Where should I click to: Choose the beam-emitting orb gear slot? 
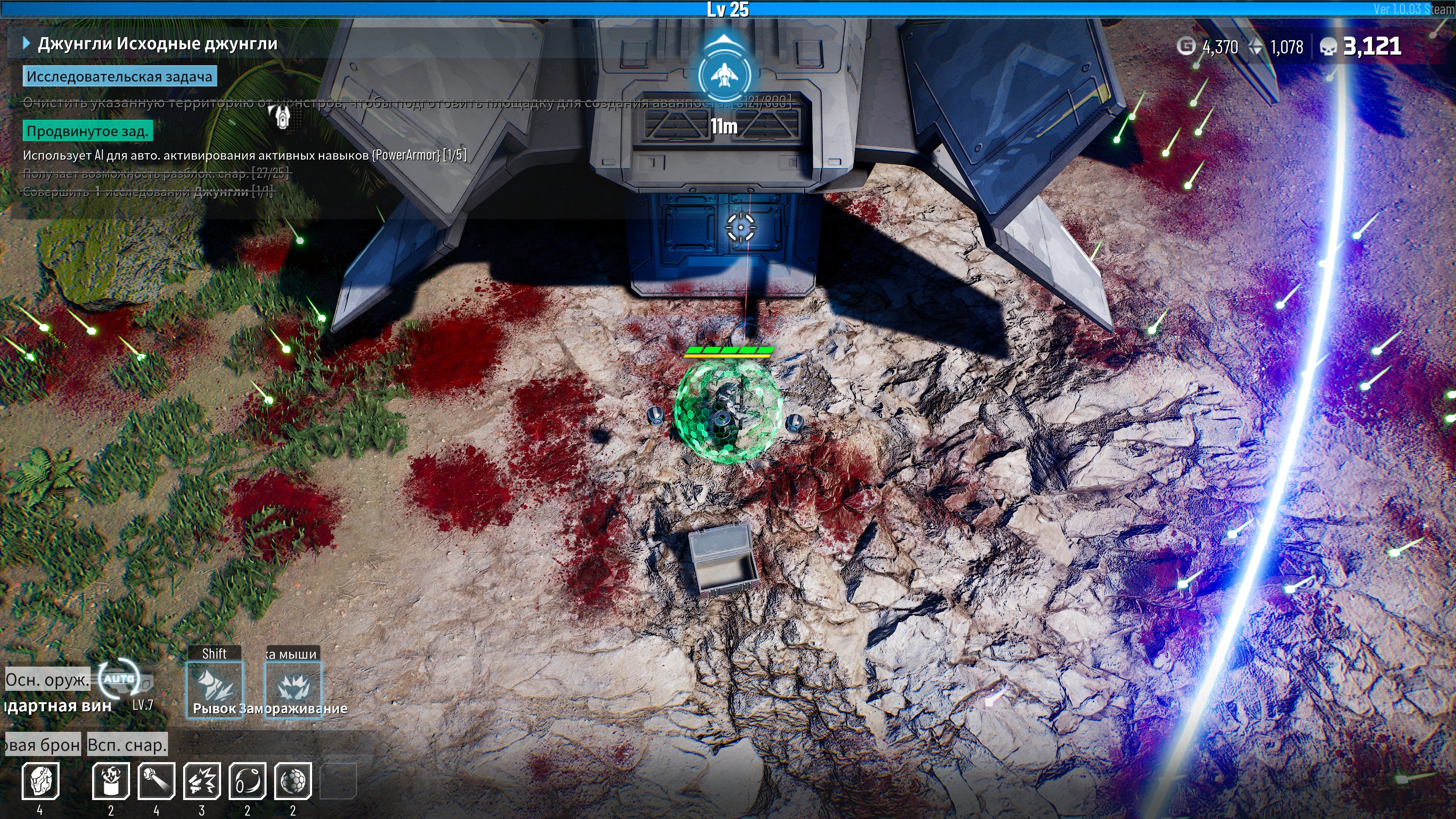157,781
